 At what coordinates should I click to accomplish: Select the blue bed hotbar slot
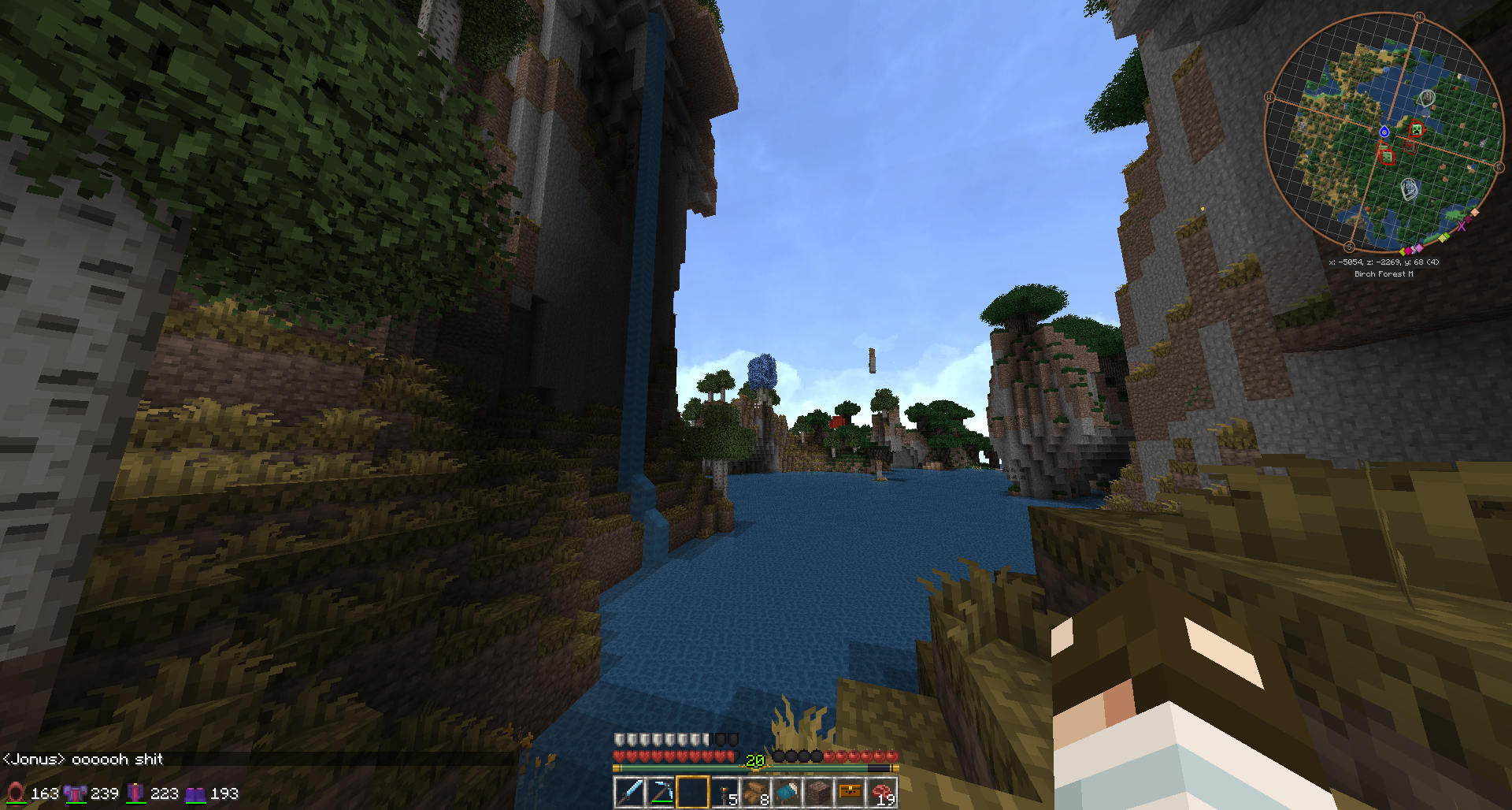787,792
